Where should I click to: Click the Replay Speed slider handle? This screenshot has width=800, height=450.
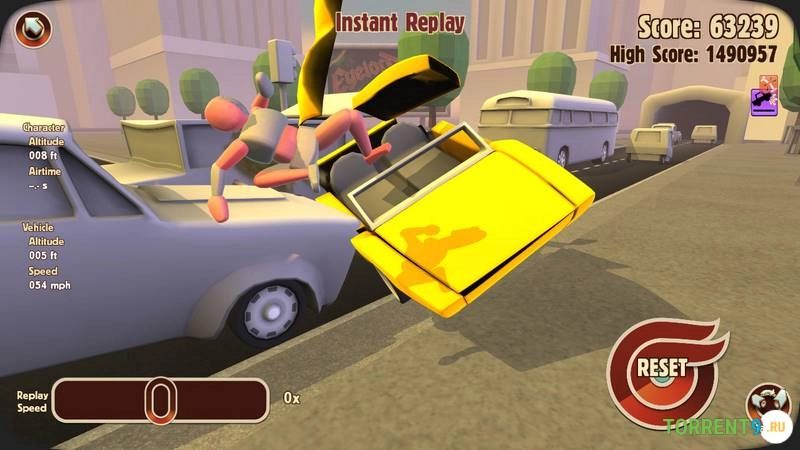coord(159,400)
